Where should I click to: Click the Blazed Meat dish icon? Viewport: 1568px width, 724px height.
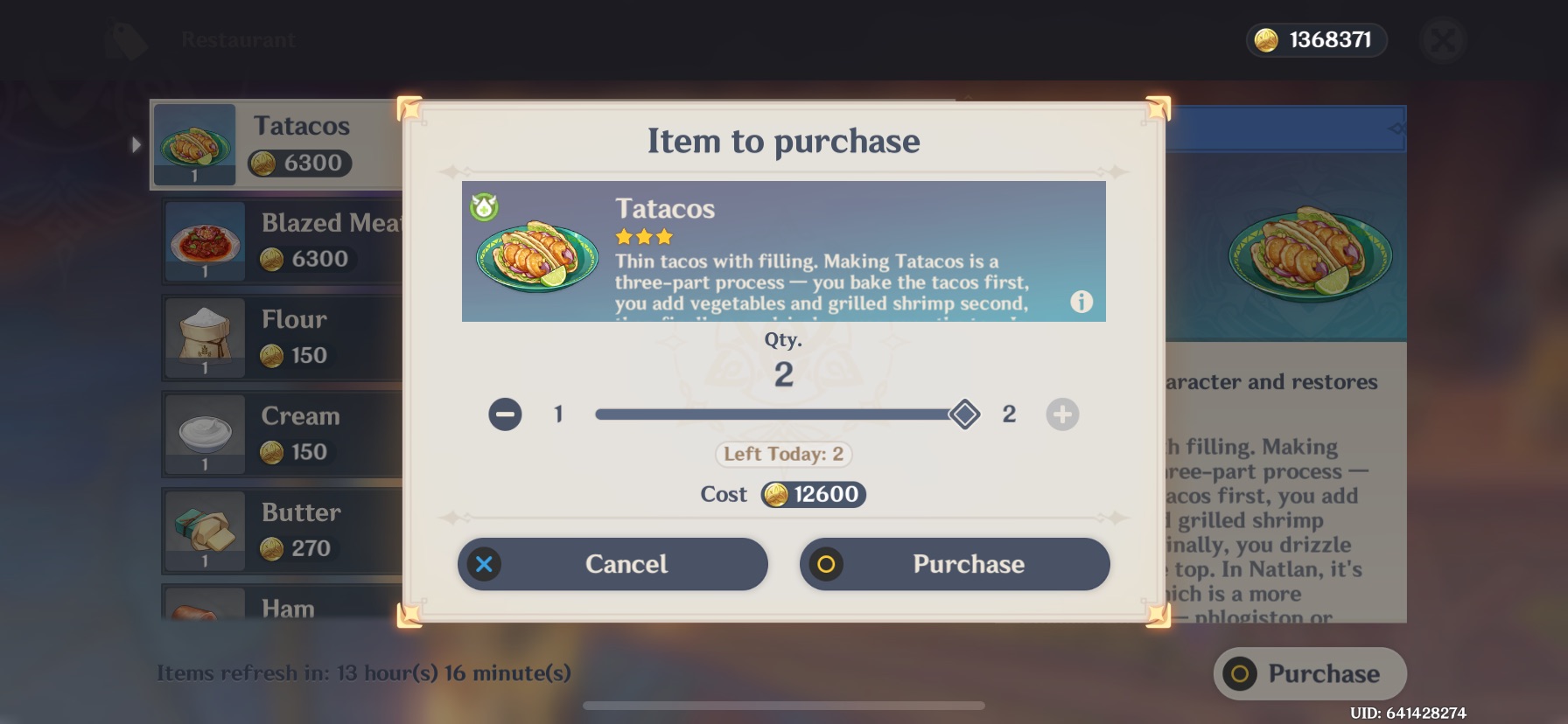click(x=204, y=241)
